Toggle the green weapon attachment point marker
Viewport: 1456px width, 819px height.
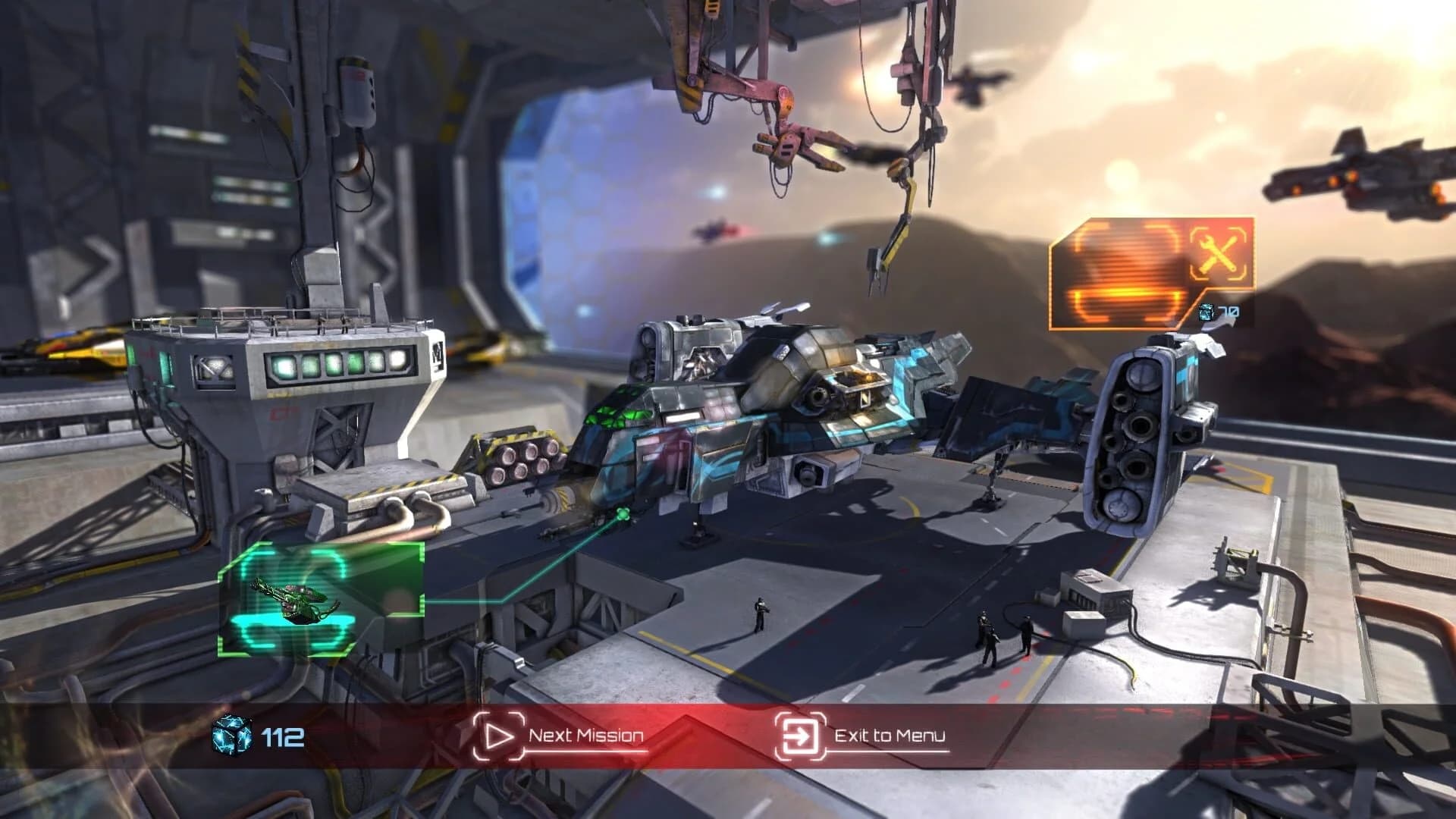click(622, 513)
